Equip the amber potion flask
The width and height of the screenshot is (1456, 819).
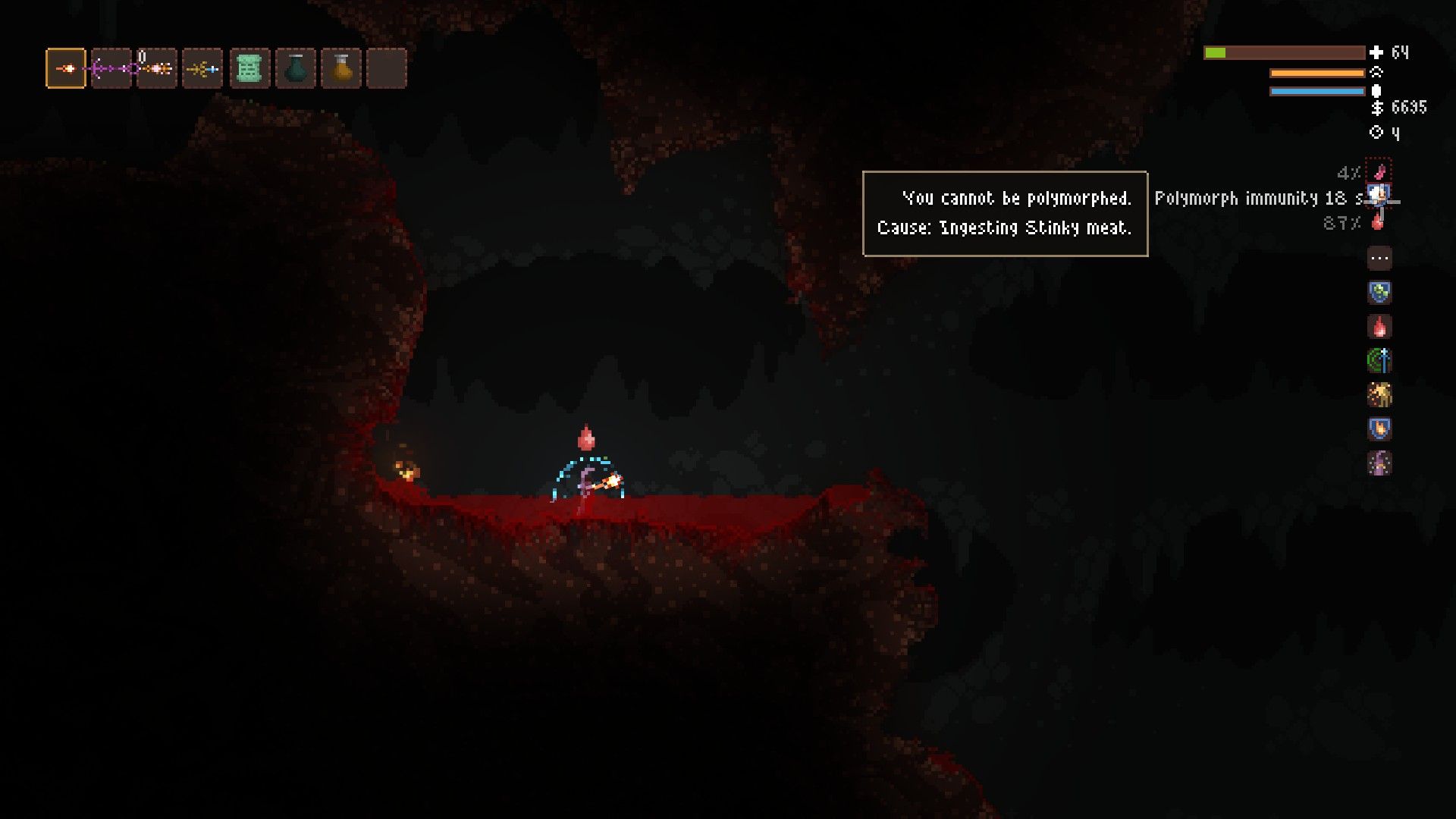(x=342, y=67)
